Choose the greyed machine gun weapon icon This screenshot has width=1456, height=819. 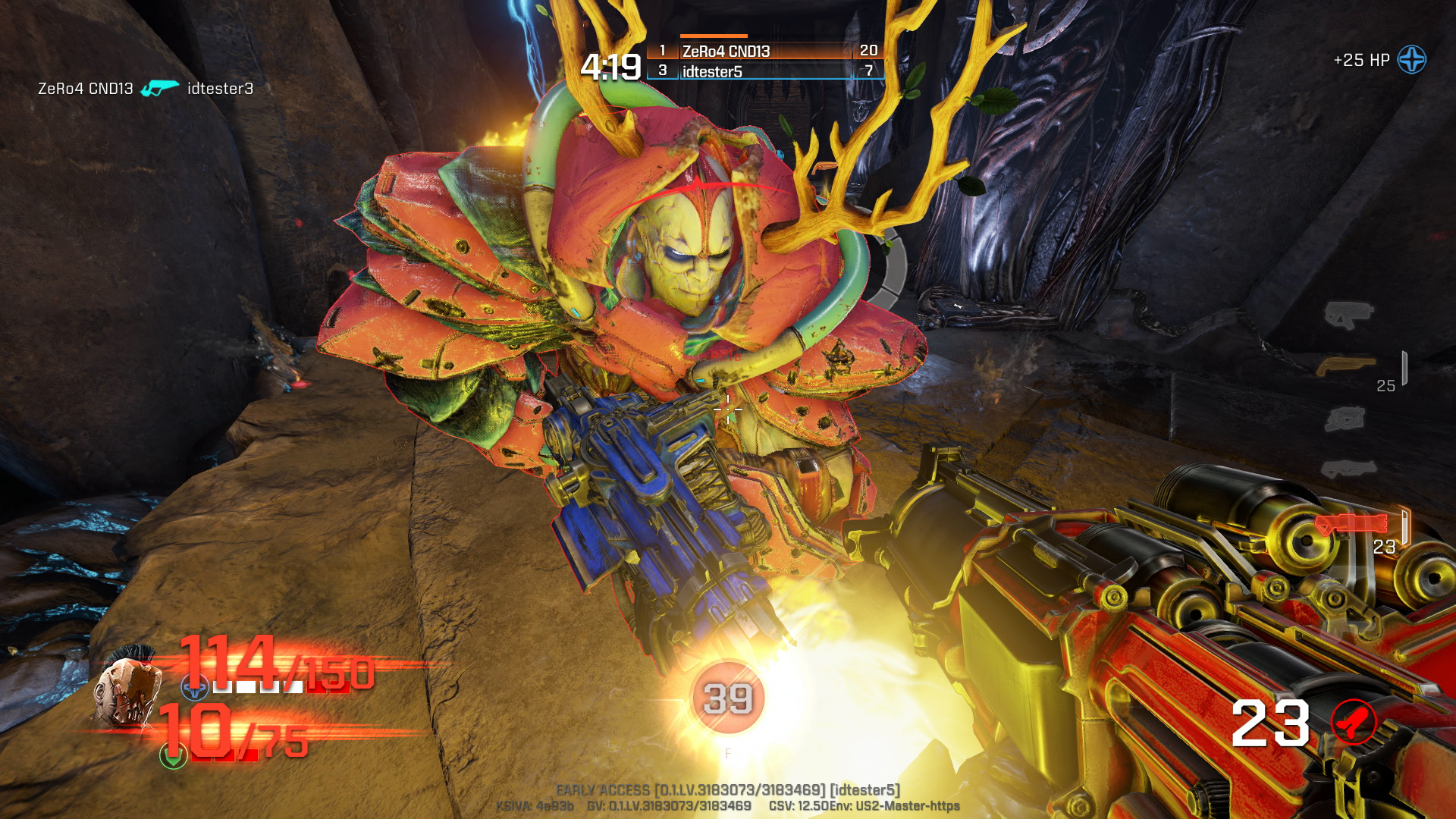pyautogui.click(x=1348, y=313)
